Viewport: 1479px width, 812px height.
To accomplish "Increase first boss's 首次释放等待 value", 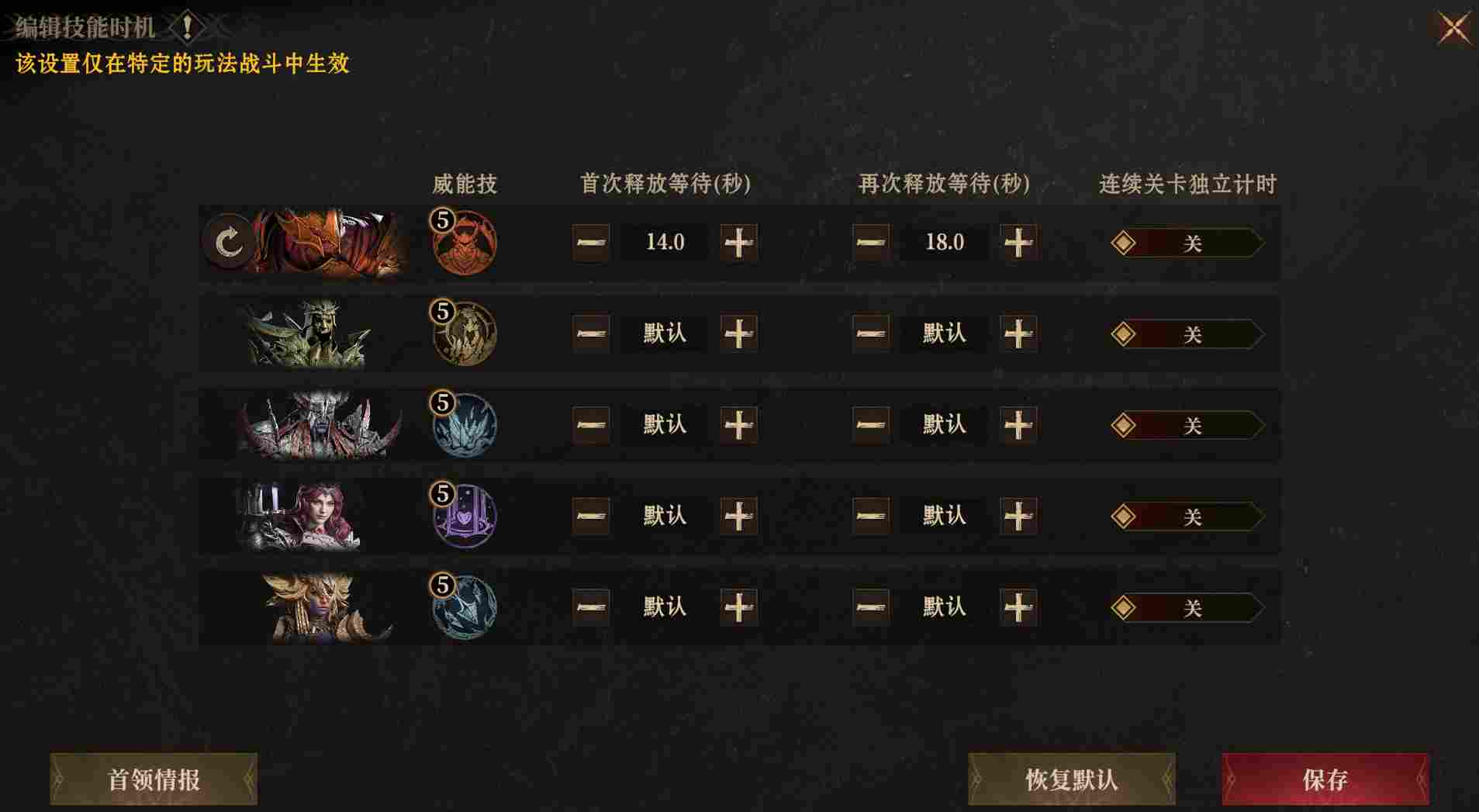I will pyautogui.click(x=738, y=243).
